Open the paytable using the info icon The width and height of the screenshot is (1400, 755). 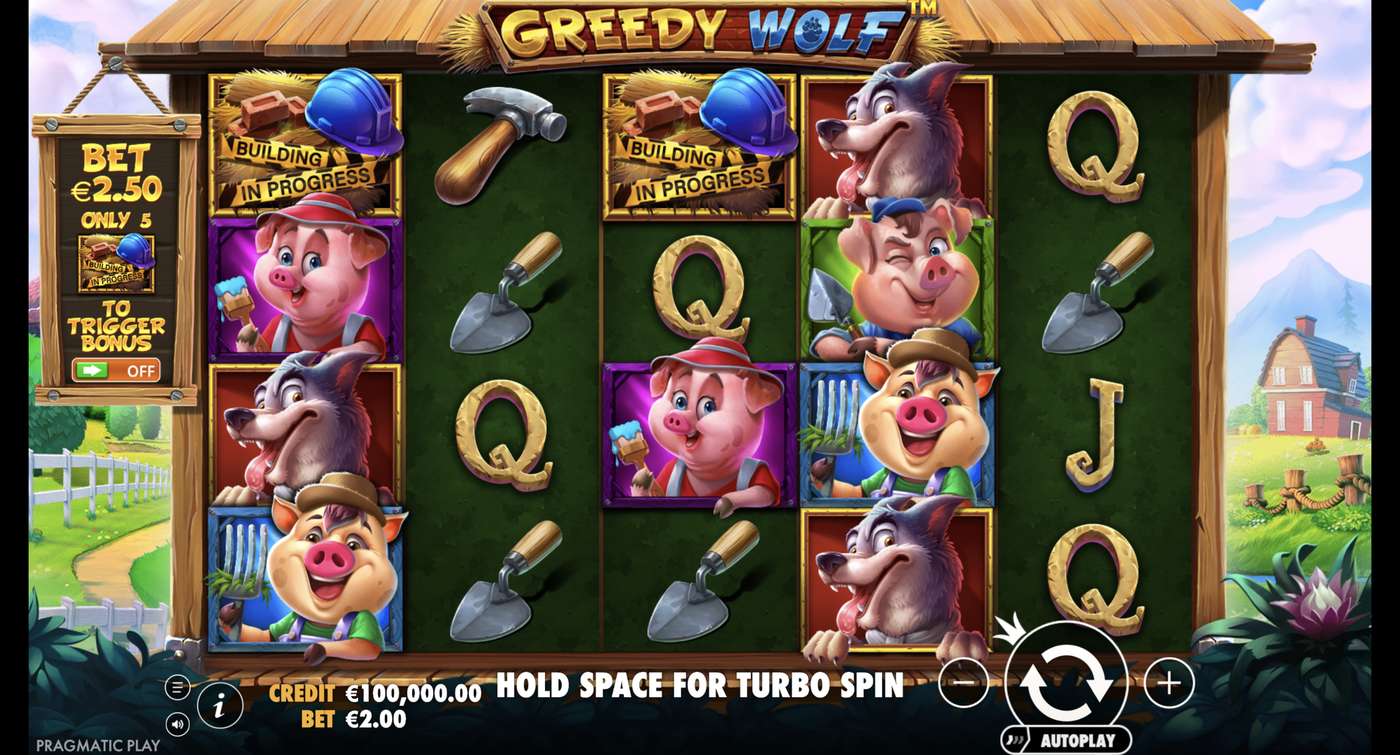pos(218,703)
